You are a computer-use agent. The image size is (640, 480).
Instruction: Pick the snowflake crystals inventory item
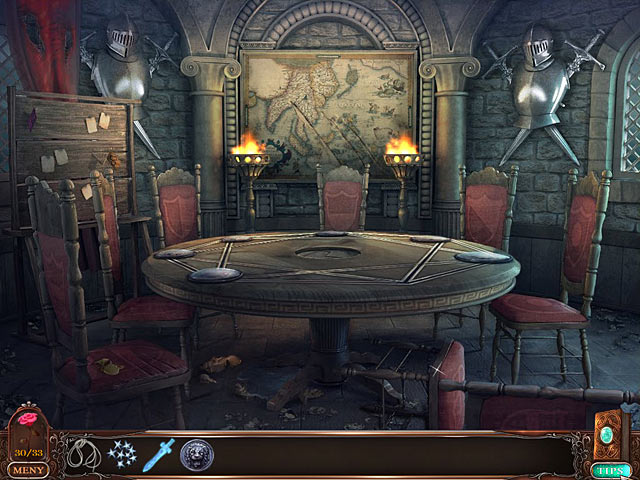[121, 455]
